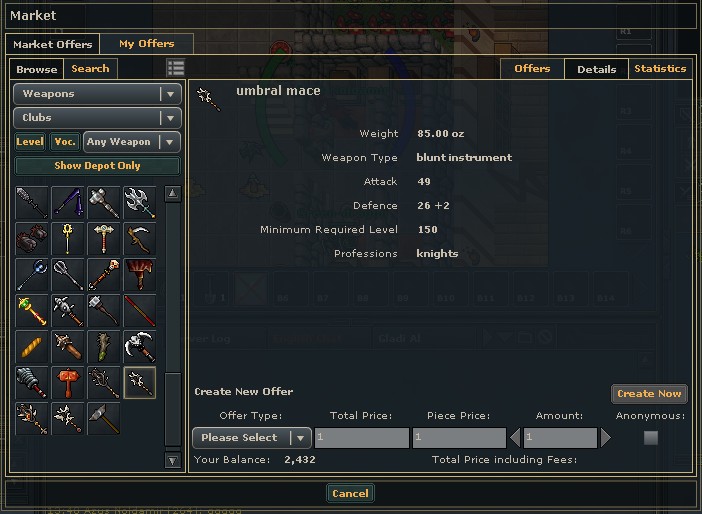Toggle the Voc. filter button

65,142
